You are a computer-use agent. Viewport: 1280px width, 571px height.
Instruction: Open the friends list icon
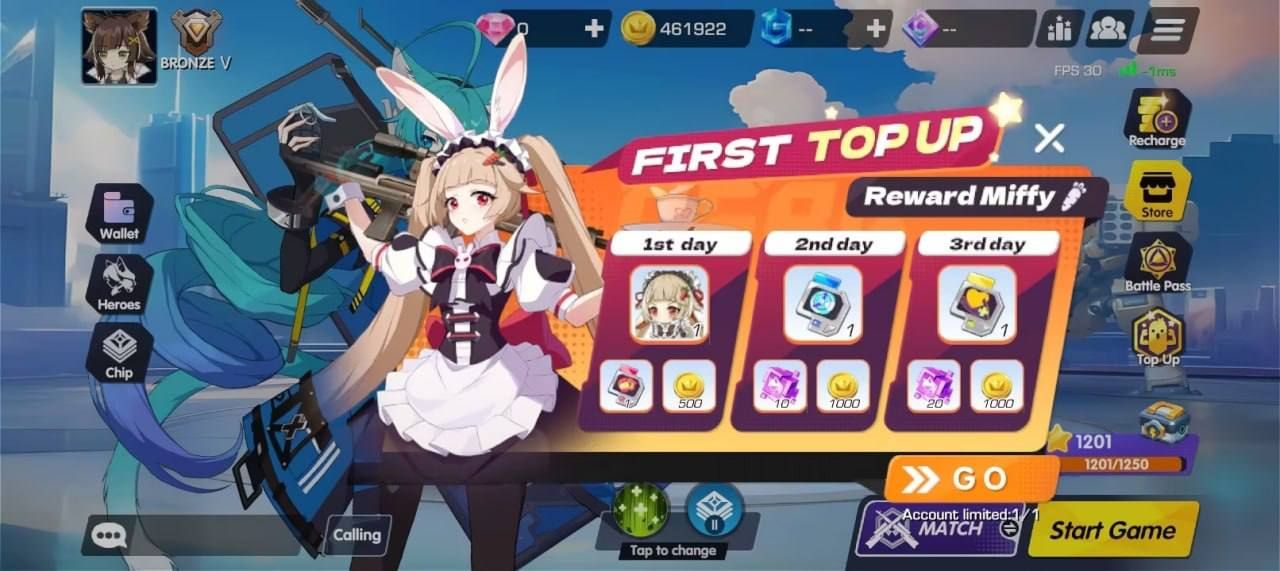tap(1110, 30)
